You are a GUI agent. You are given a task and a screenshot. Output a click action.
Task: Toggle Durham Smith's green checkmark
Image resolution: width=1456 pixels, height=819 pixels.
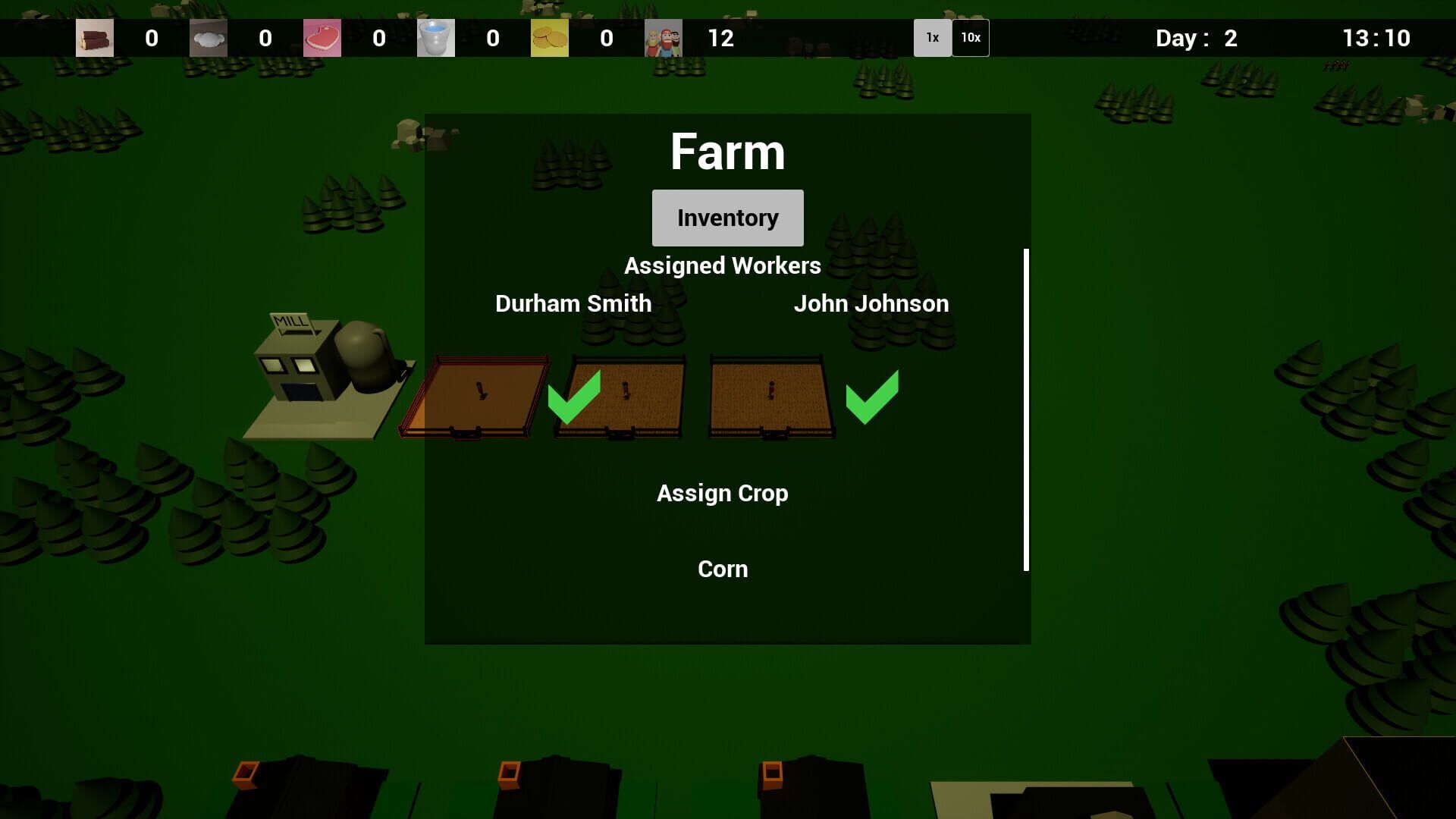coord(574,397)
